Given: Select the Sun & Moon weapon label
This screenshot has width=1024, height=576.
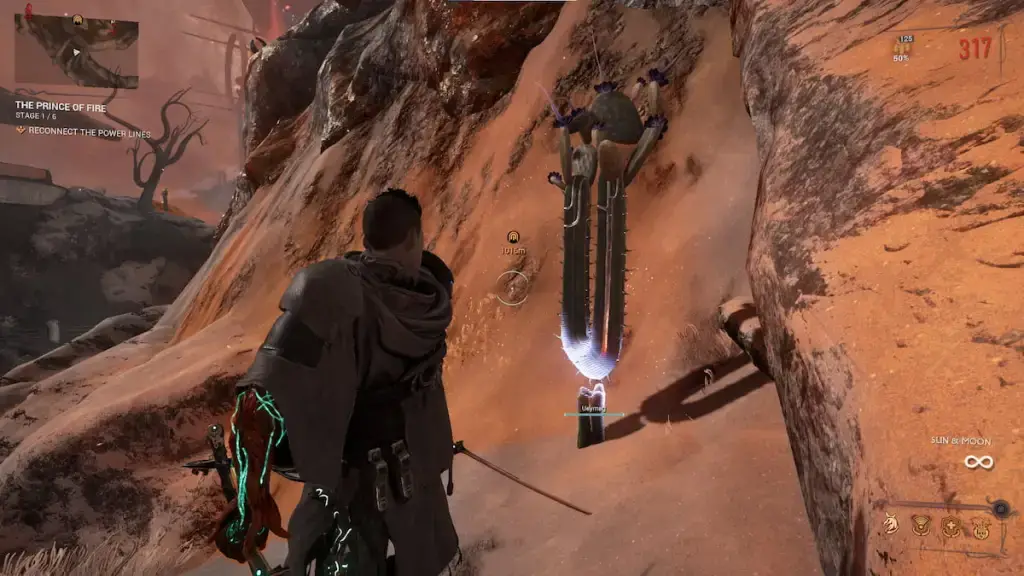Looking at the screenshot, I should [x=976, y=441].
